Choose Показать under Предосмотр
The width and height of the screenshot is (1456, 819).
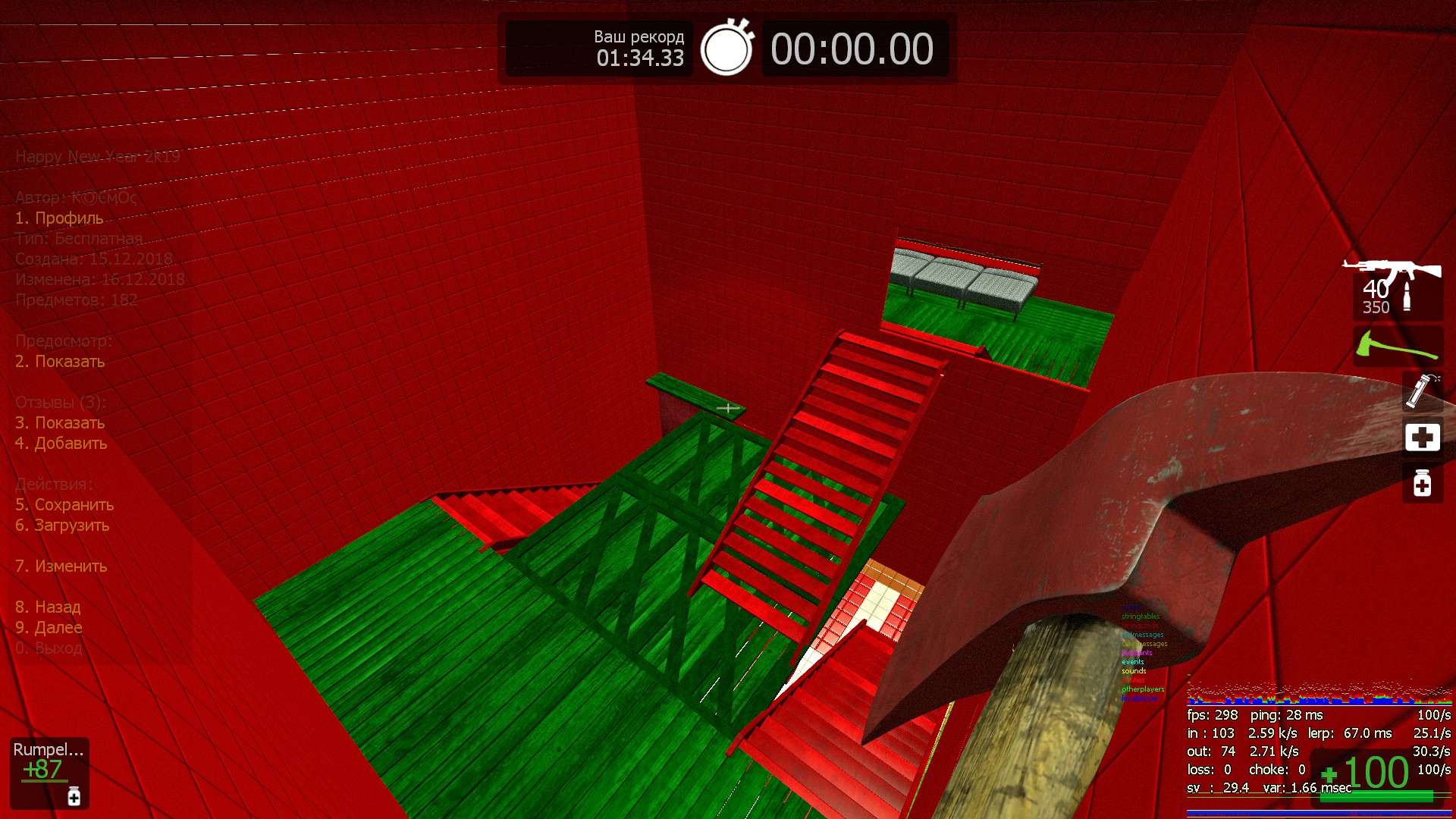pos(60,362)
